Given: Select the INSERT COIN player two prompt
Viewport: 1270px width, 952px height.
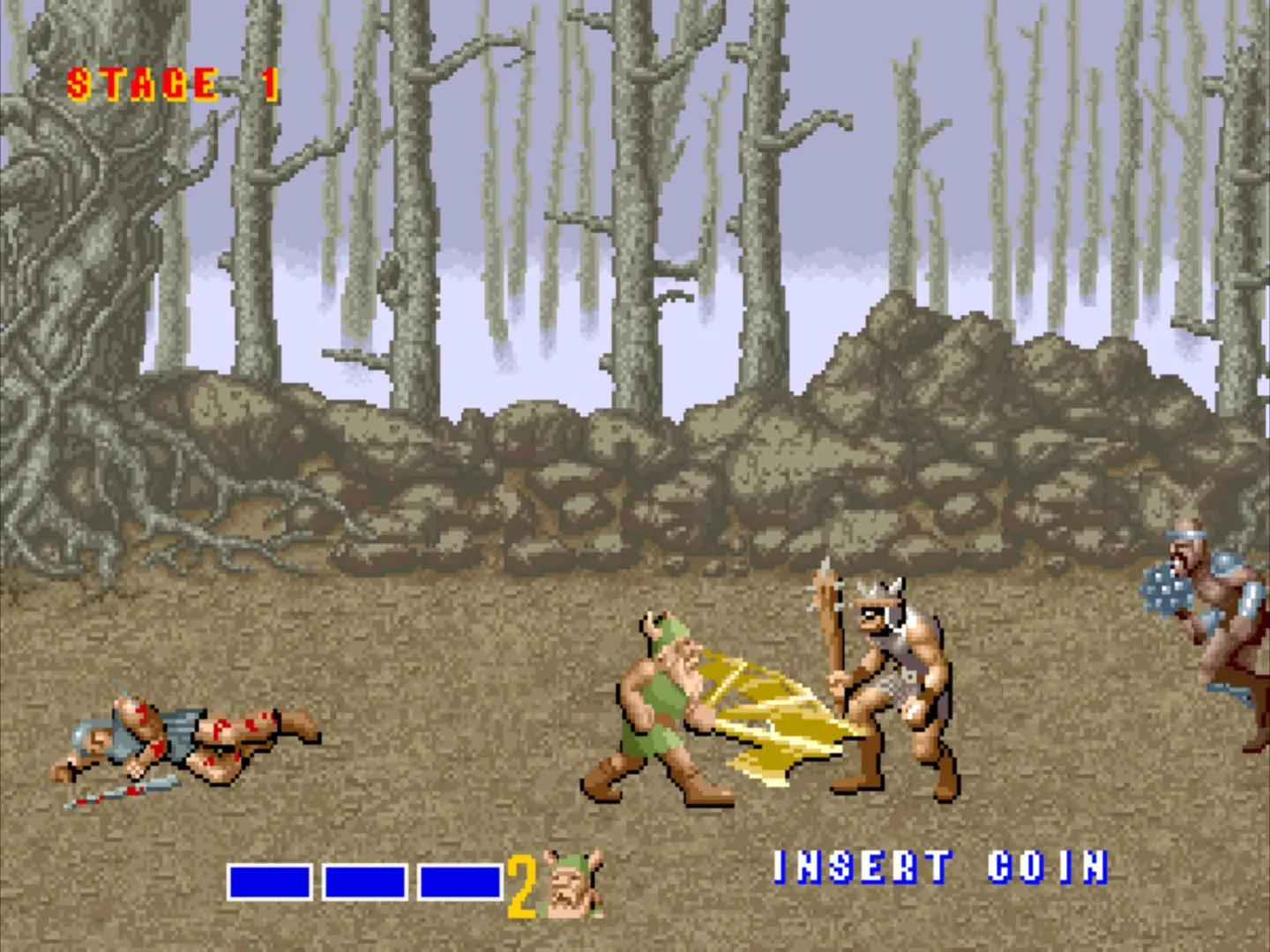Looking at the screenshot, I should (x=940, y=867).
